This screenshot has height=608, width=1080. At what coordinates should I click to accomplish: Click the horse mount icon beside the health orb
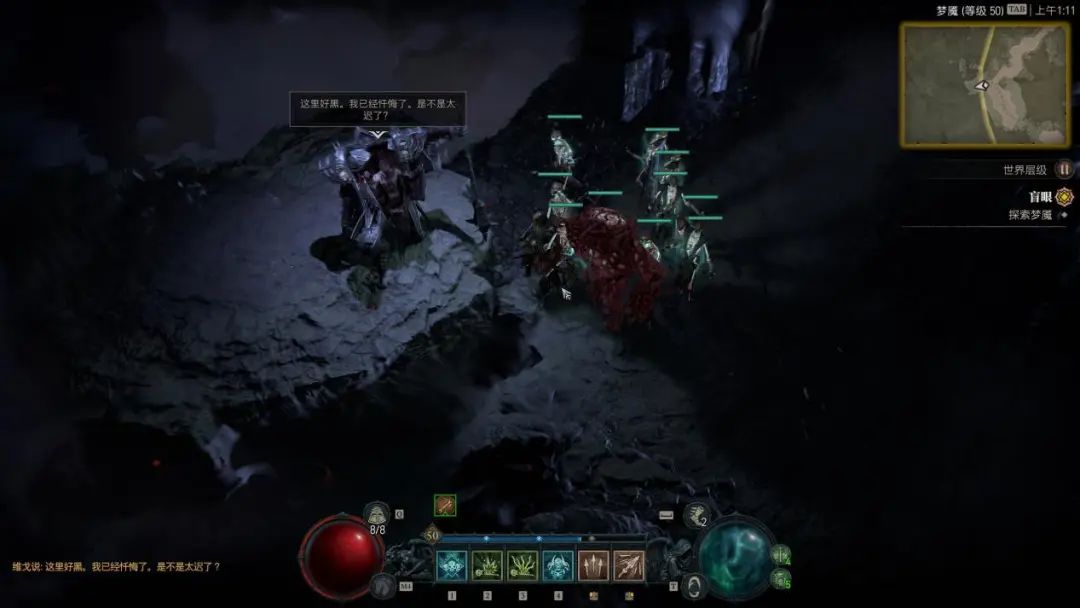click(x=381, y=586)
